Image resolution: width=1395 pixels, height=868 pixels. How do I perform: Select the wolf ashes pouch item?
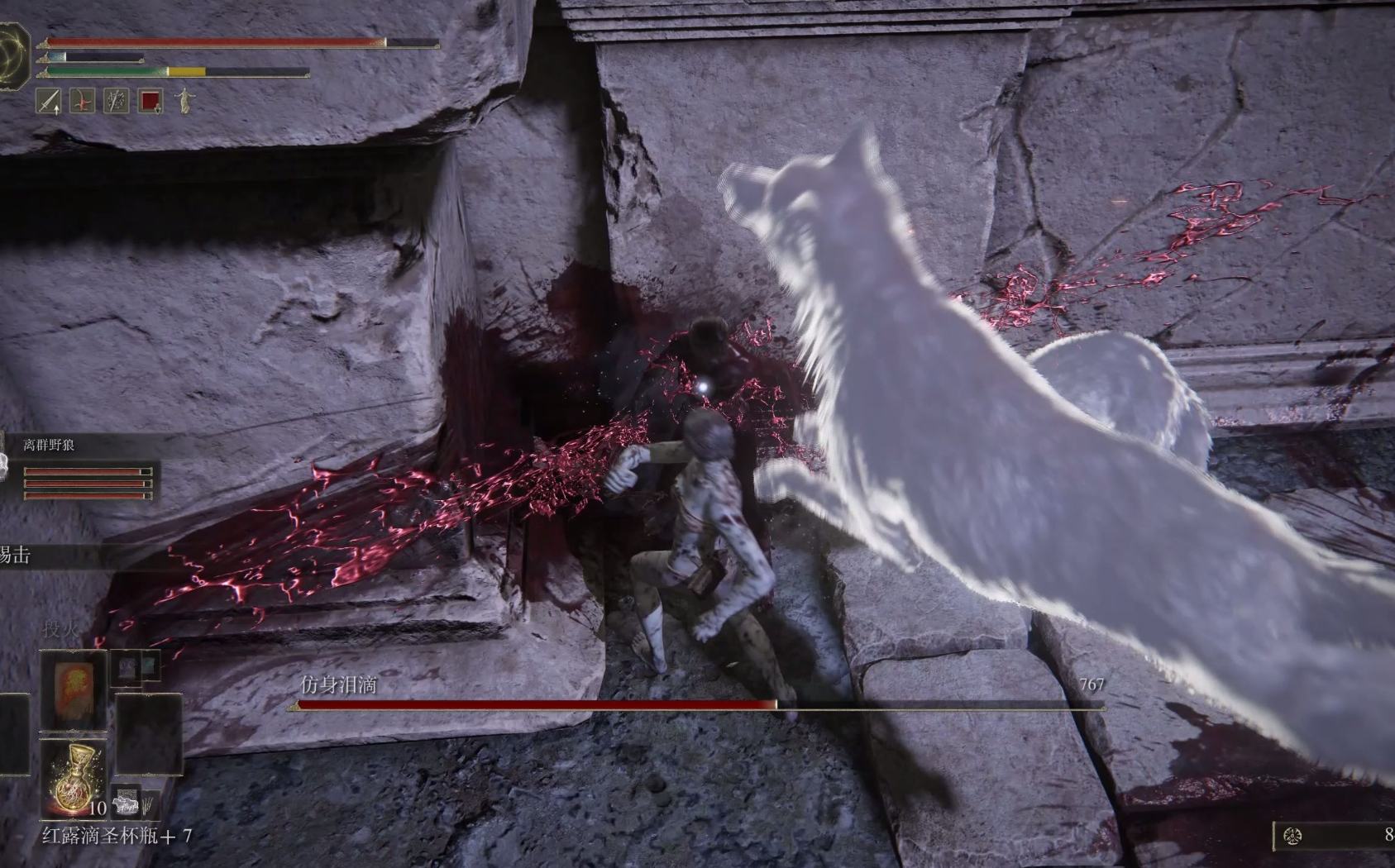(x=127, y=802)
